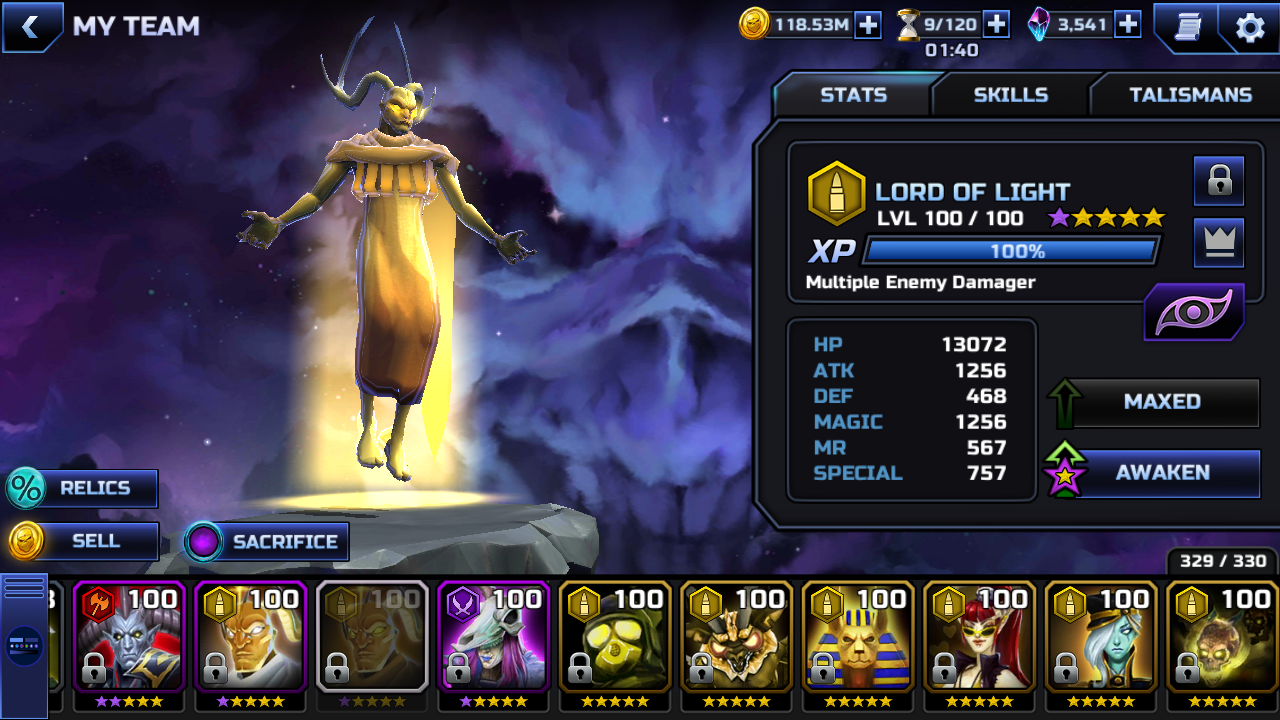Awaken the Lord of Light

pos(1161,473)
